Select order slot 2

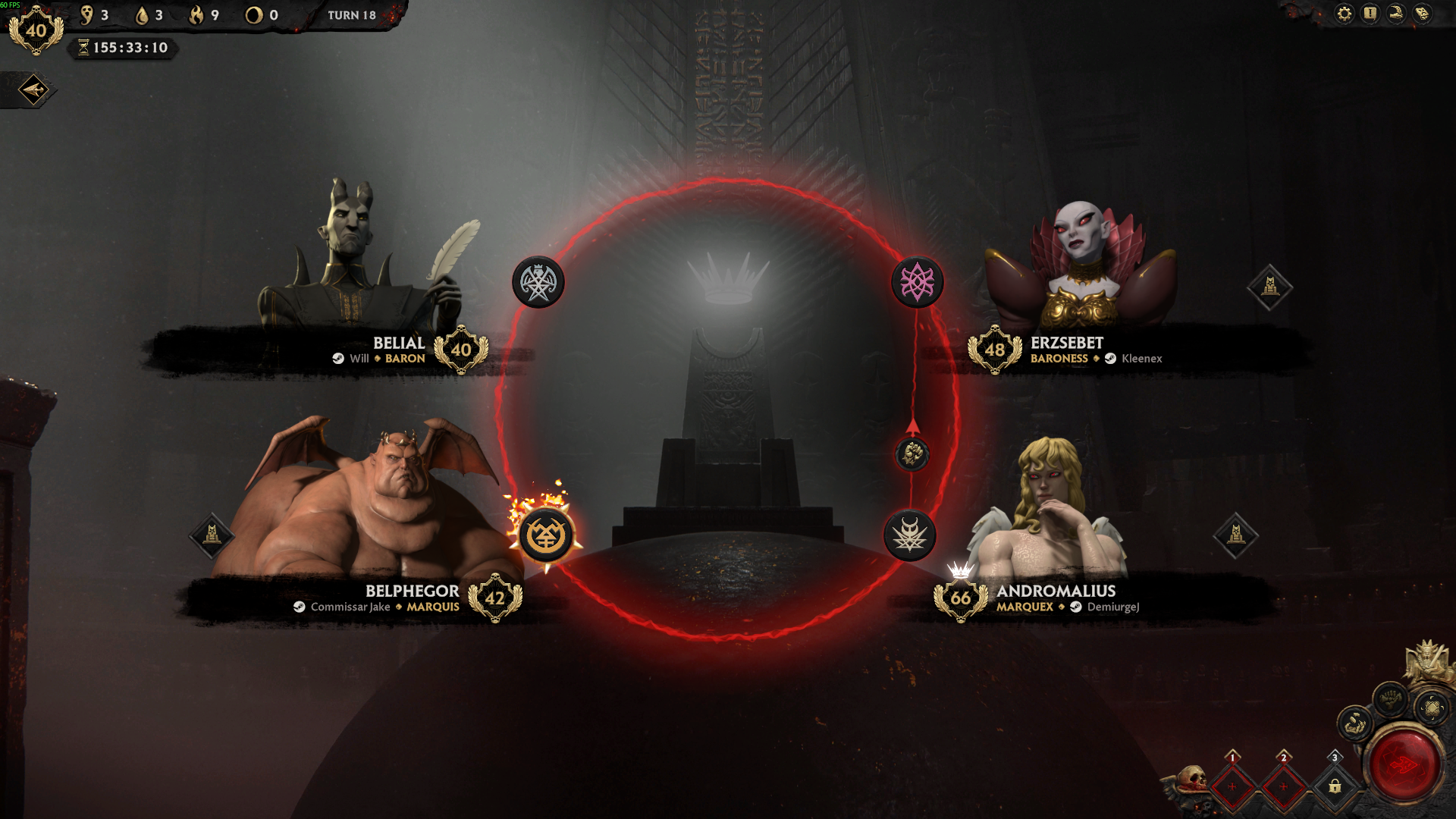pyautogui.click(x=1283, y=786)
